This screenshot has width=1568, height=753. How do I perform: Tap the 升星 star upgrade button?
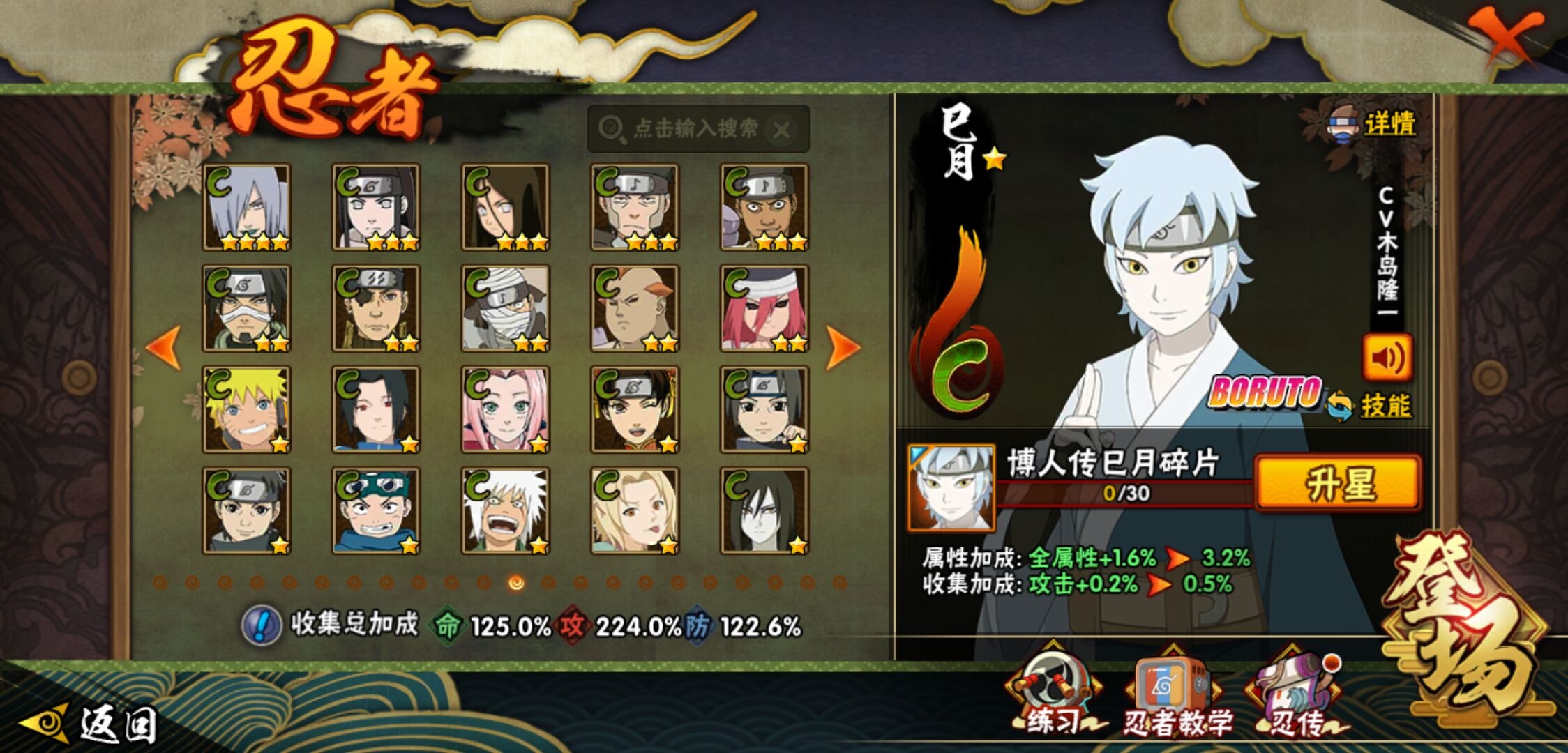pos(1337,483)
